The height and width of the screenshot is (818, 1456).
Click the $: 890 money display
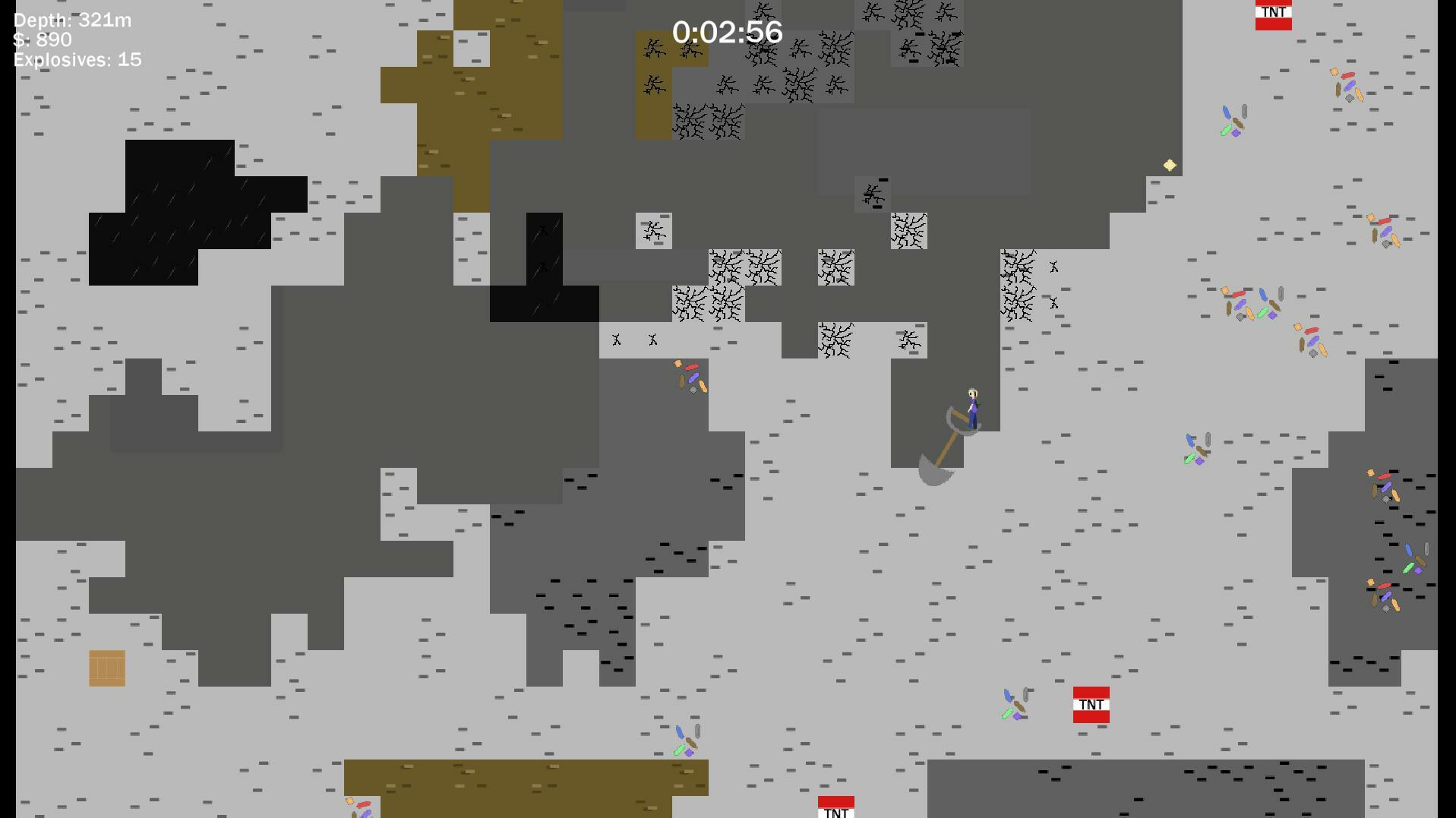(41, 39)
